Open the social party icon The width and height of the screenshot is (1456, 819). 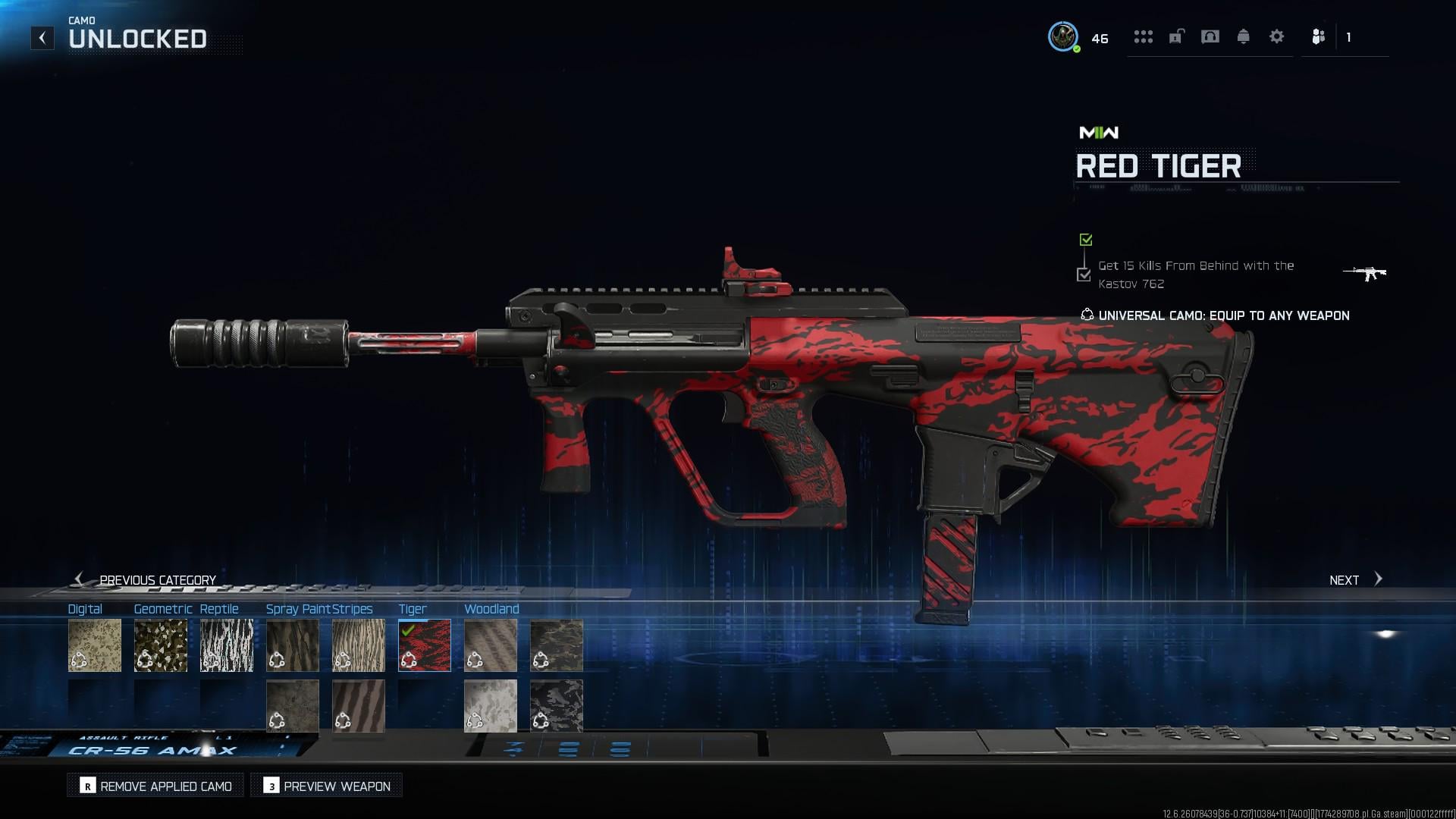click(x=1318, y=36)
